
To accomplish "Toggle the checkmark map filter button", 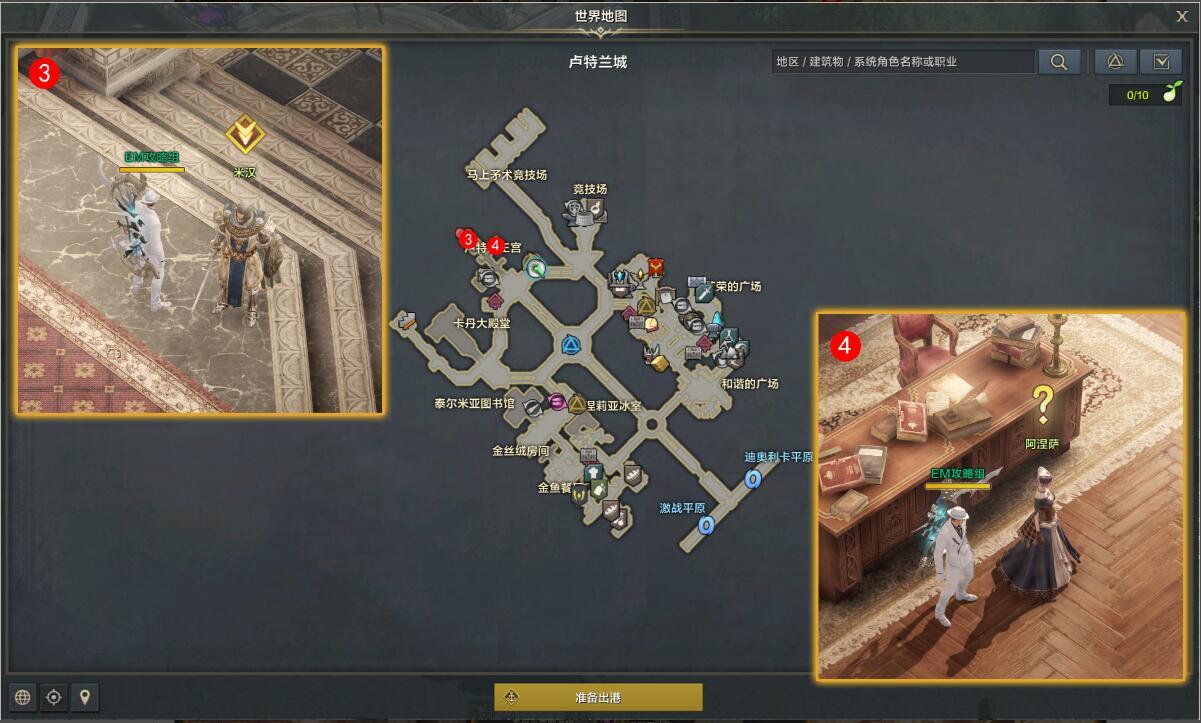I will click(1161, 61).
